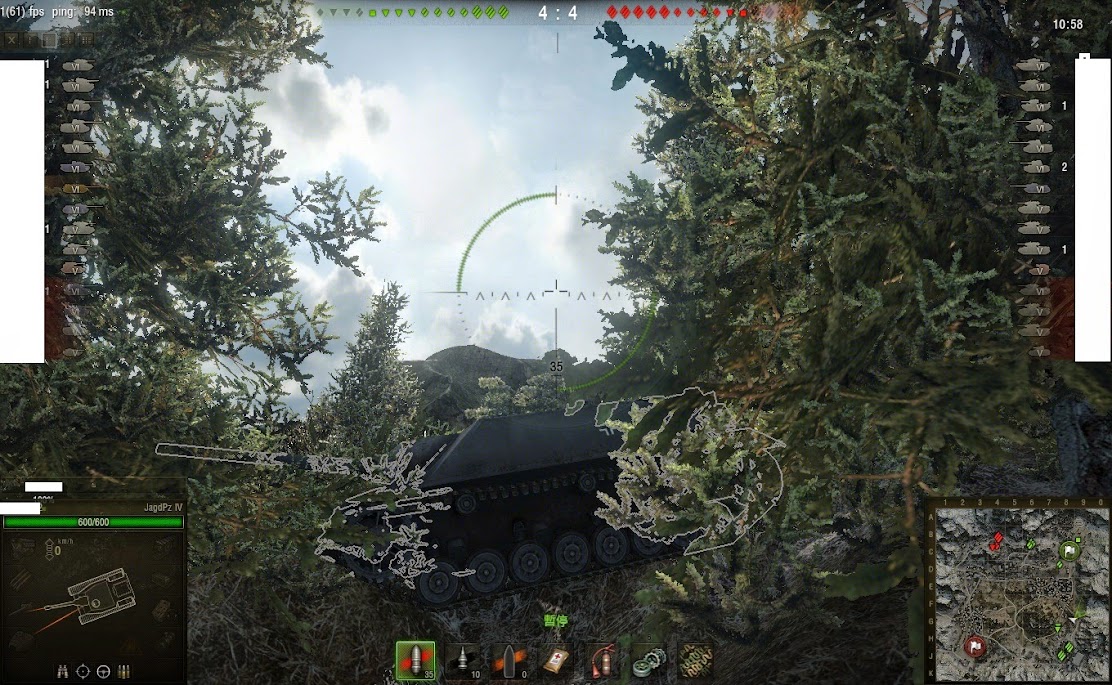Click the crosshair gunner icon in damage panel

[x=83, y=670]
